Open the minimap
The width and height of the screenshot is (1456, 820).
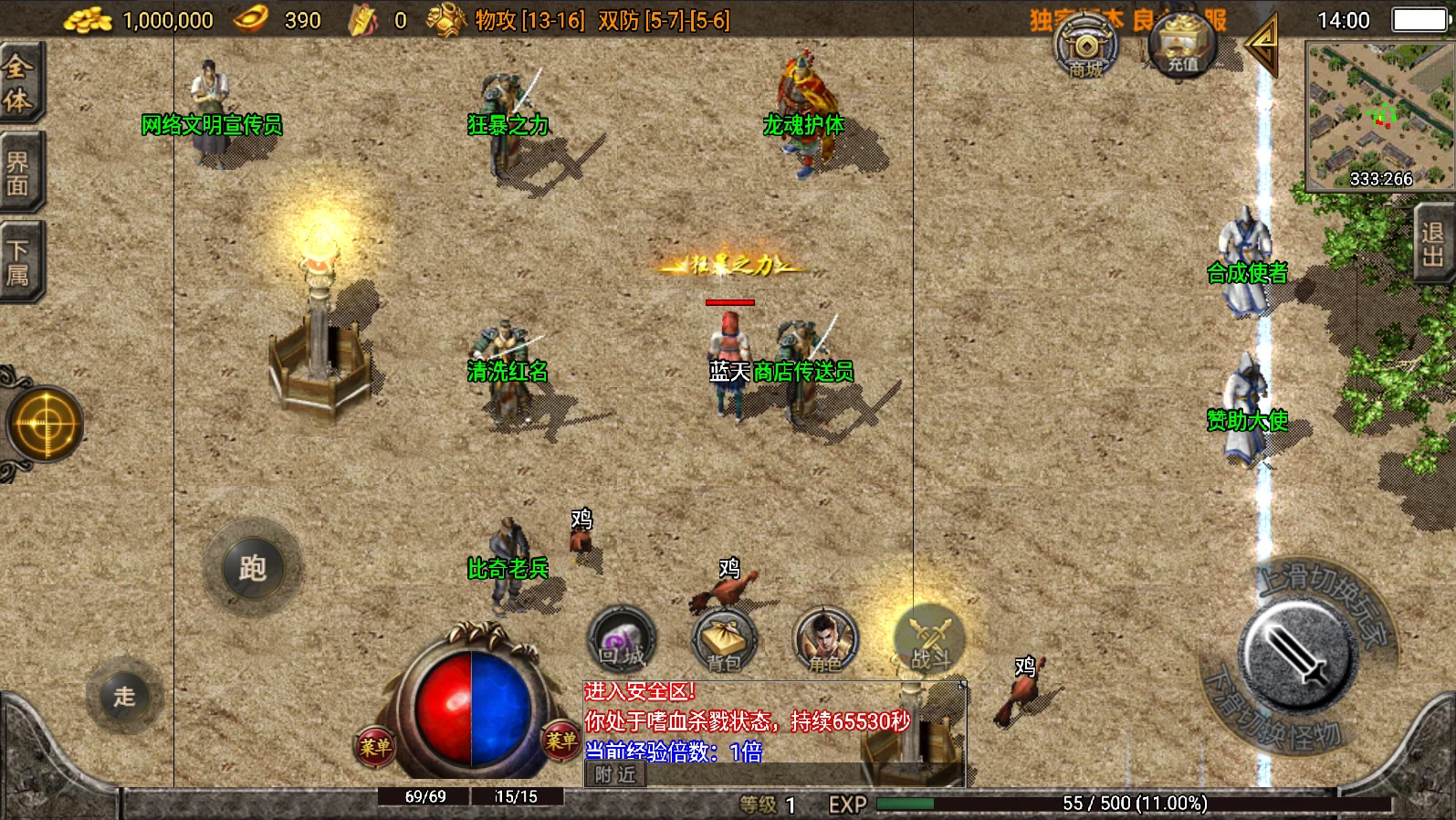[1378, 116]
